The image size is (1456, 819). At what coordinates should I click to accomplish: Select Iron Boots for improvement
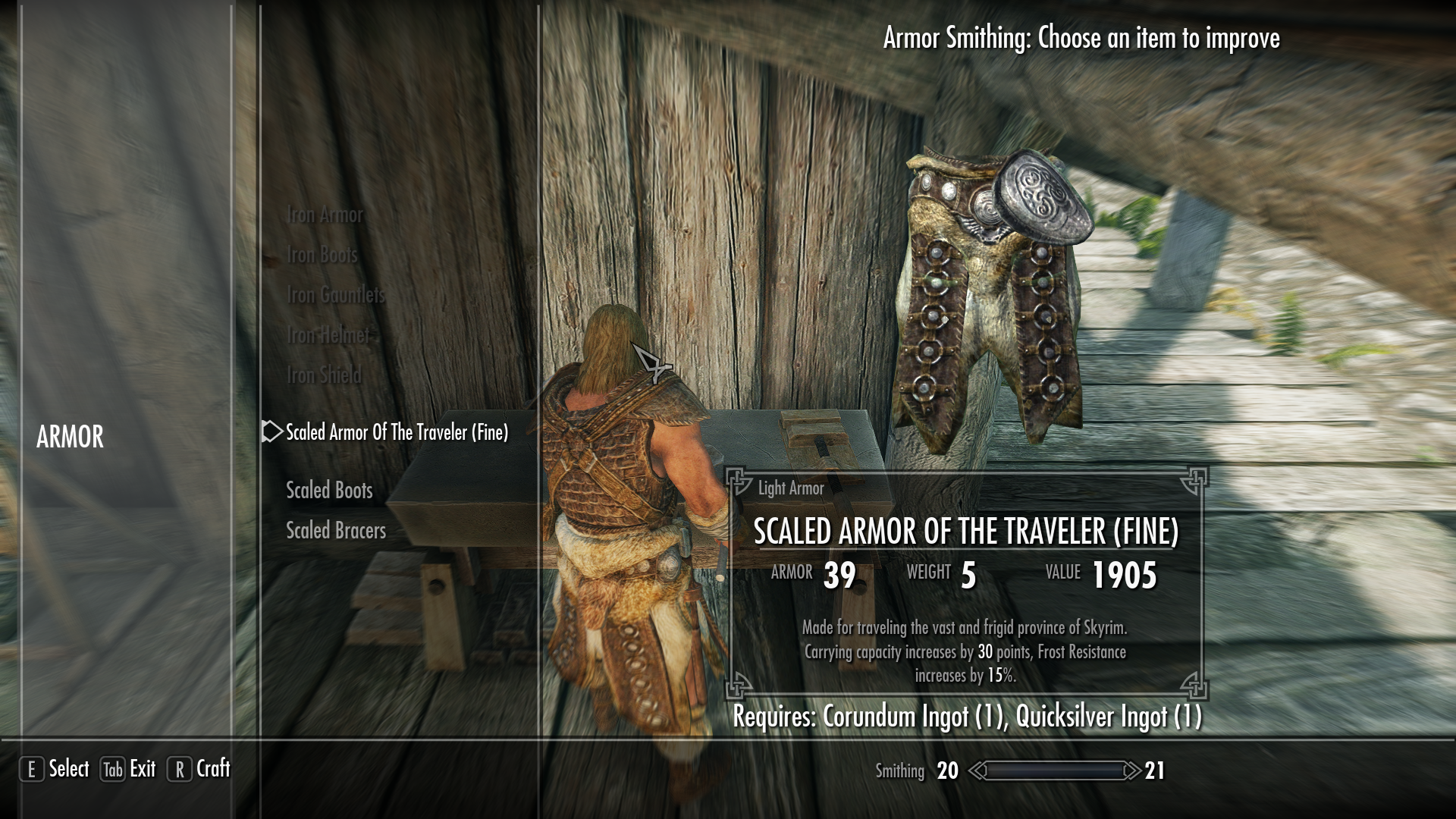(x=321, y=255)
